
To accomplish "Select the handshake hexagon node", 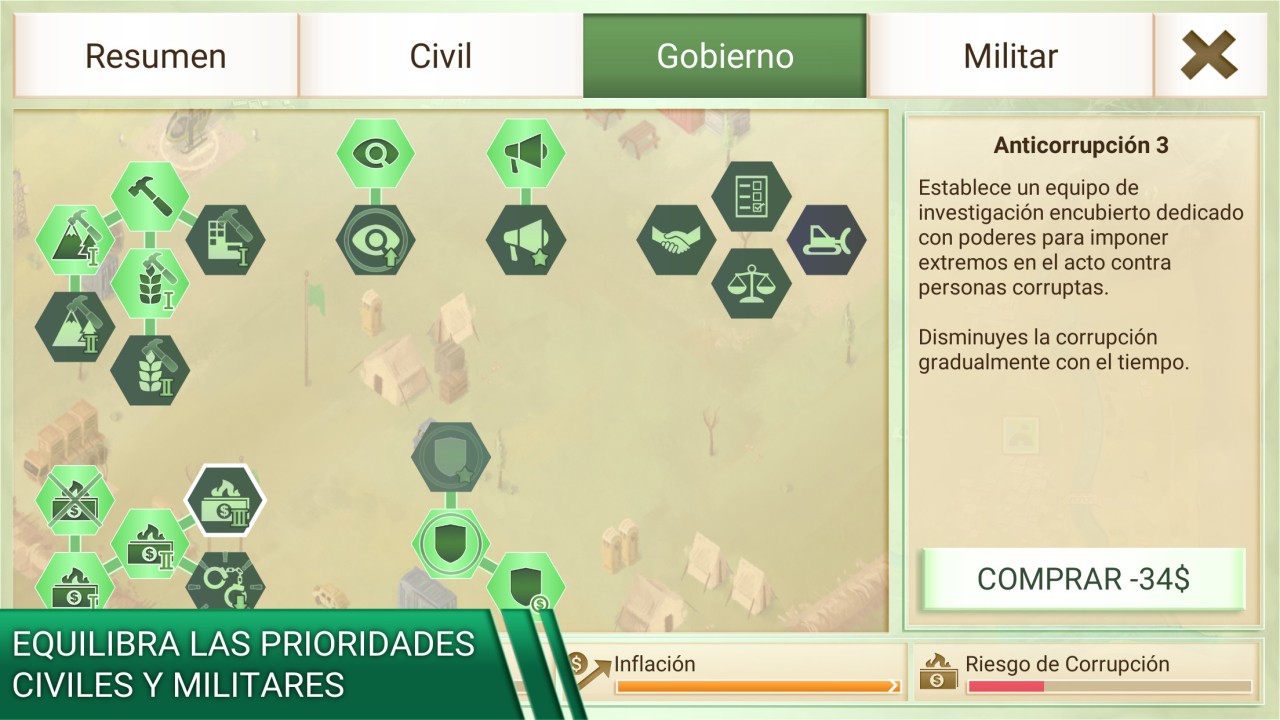I will (x=677, y=240).
